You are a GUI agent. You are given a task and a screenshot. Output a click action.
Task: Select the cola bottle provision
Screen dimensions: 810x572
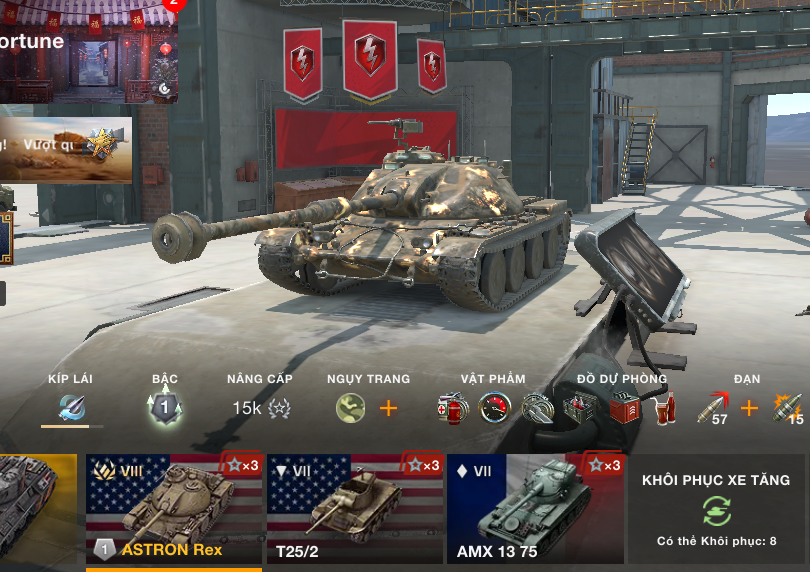point(666,409)
